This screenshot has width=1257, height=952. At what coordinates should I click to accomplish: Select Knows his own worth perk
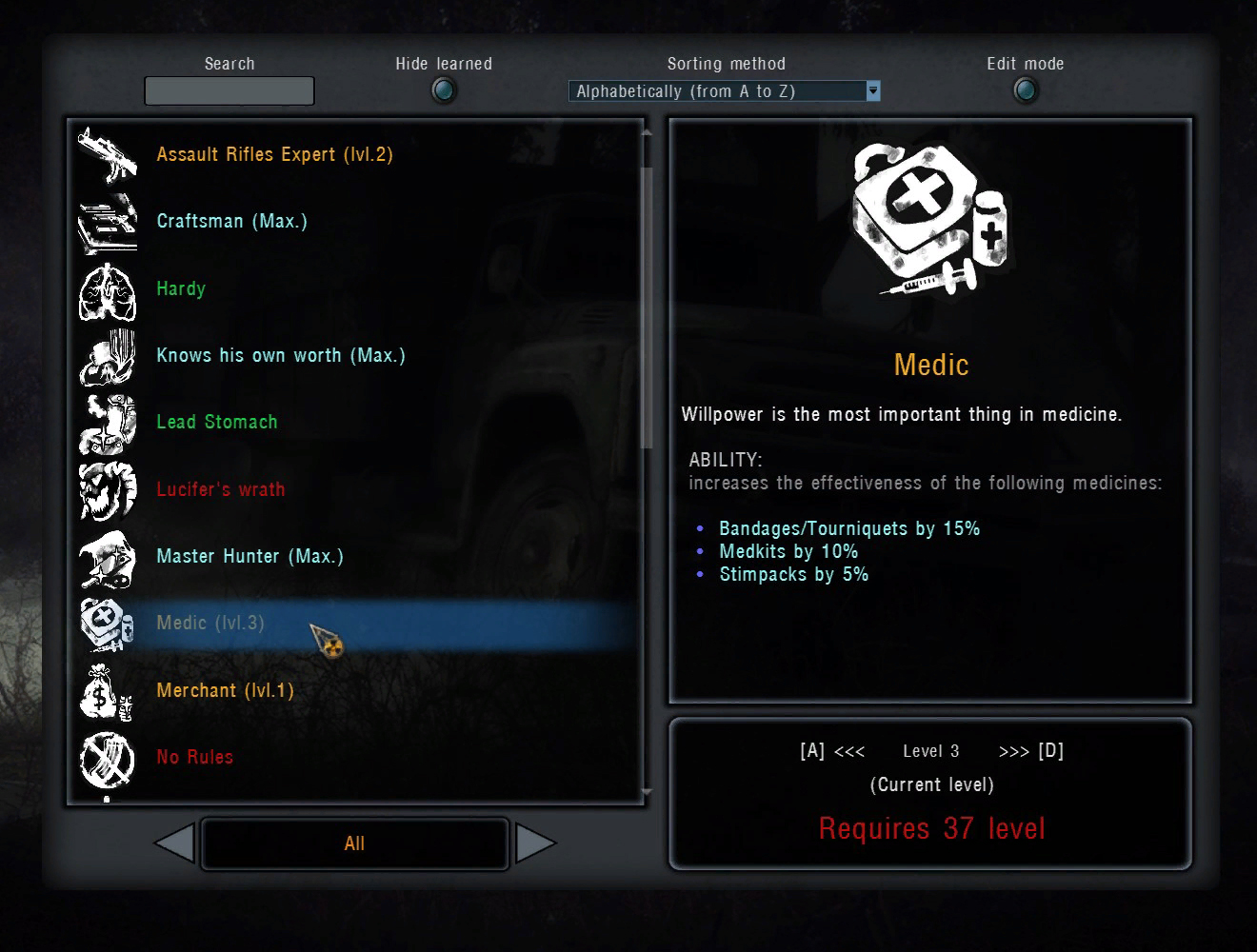[280, 355]
